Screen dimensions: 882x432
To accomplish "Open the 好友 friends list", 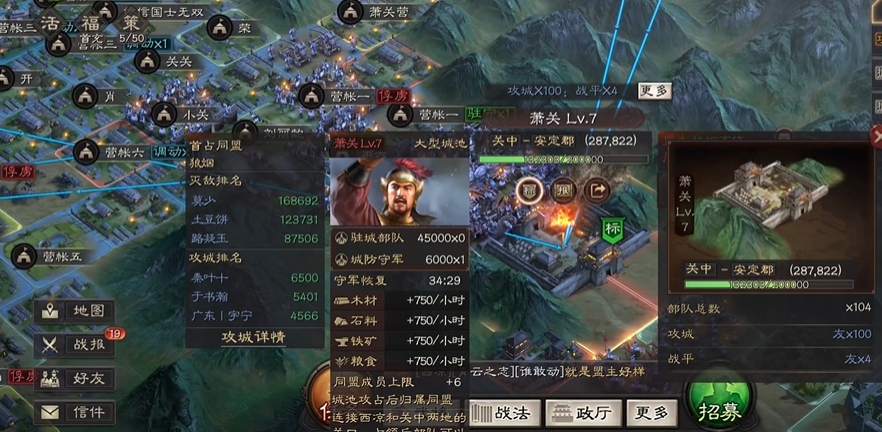I will (x=75, y=379).
